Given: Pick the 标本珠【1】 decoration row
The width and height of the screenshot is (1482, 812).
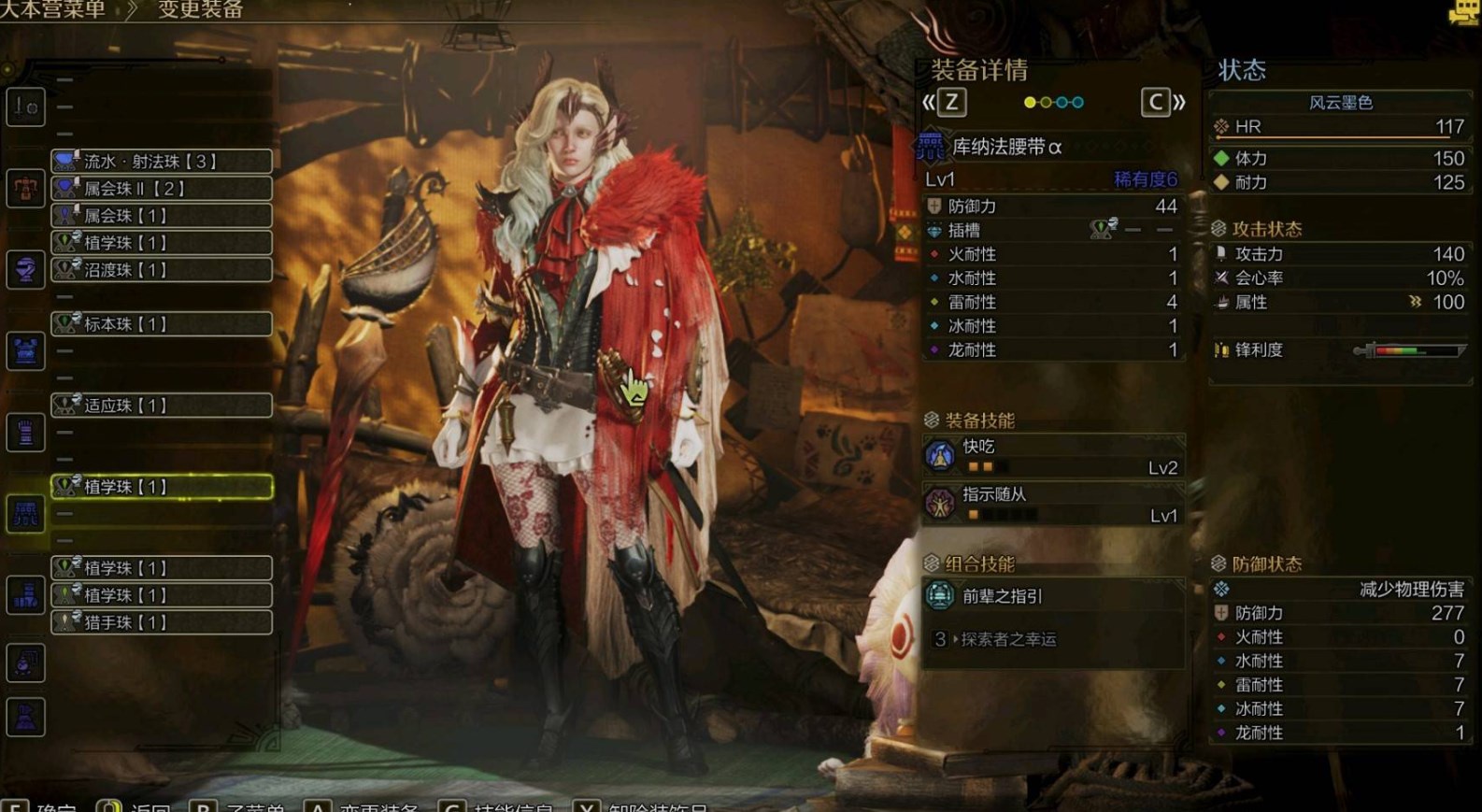Looking at the screenshot, I should pyautogui.click(x=162, y=323).
